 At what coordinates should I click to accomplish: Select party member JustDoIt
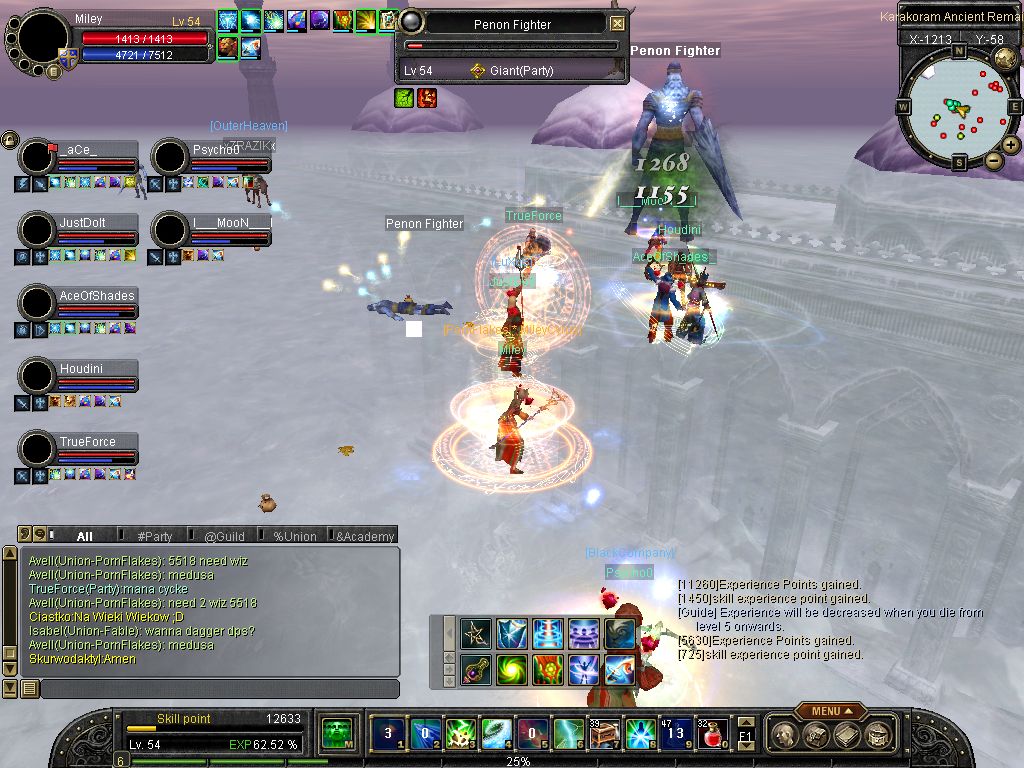click(x=82, y=223)
